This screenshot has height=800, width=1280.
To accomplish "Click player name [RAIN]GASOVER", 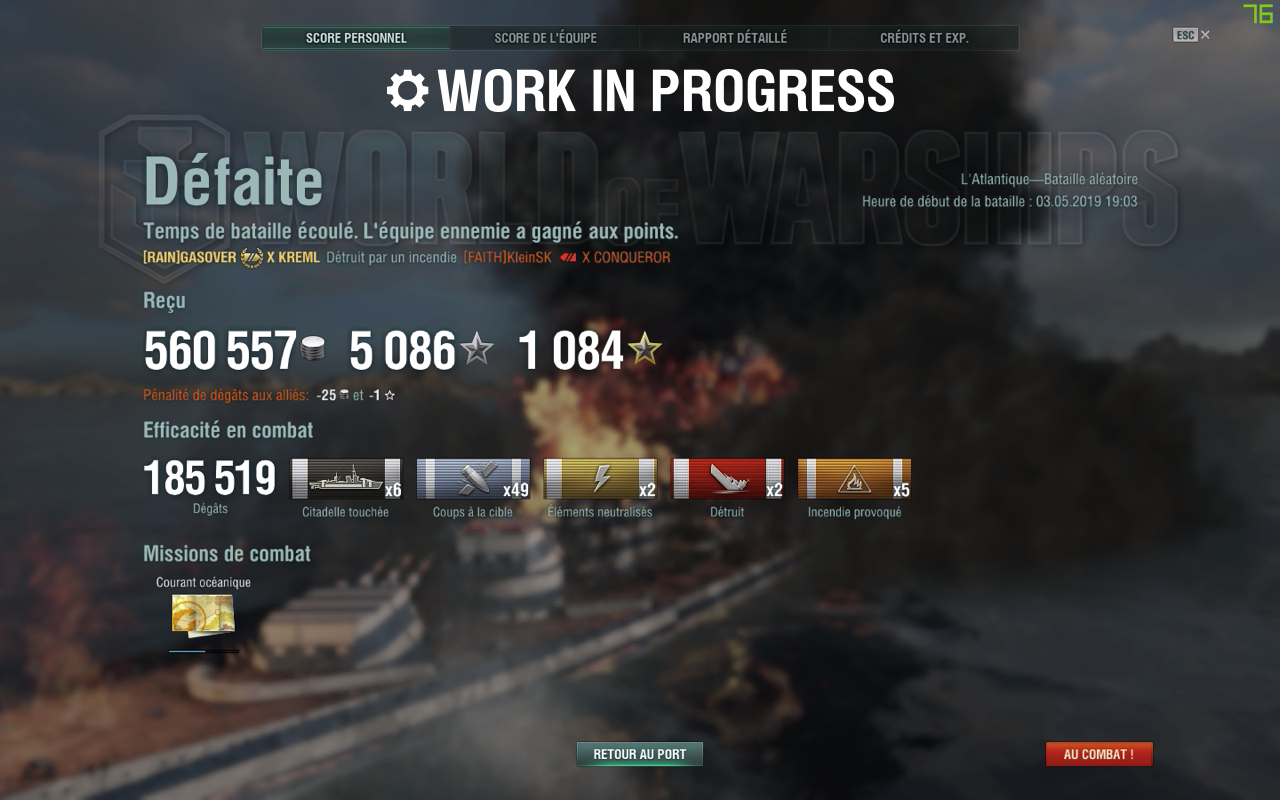I will click(x=190, y=257).
